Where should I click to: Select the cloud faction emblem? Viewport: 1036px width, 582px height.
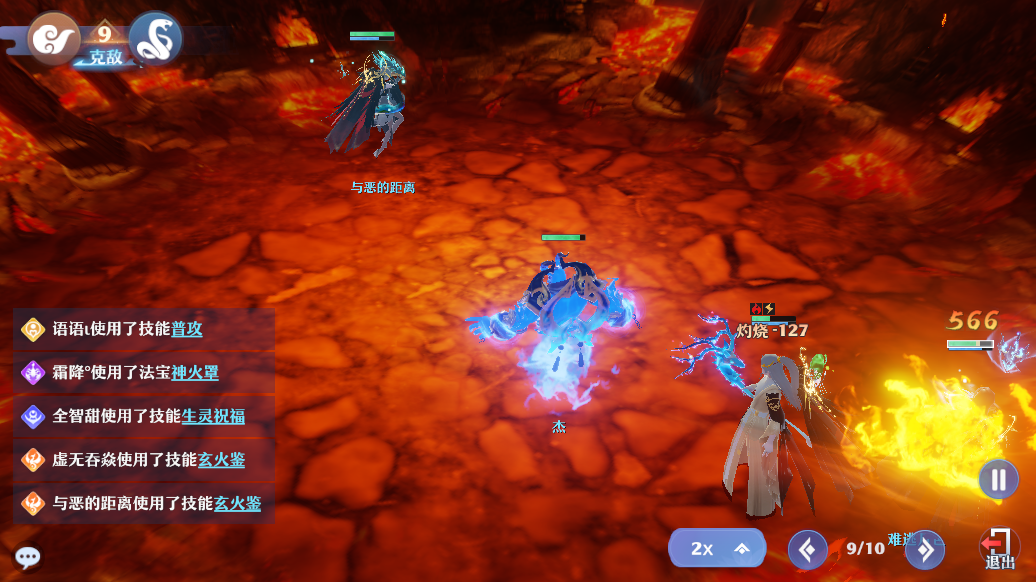pos(52,38)
